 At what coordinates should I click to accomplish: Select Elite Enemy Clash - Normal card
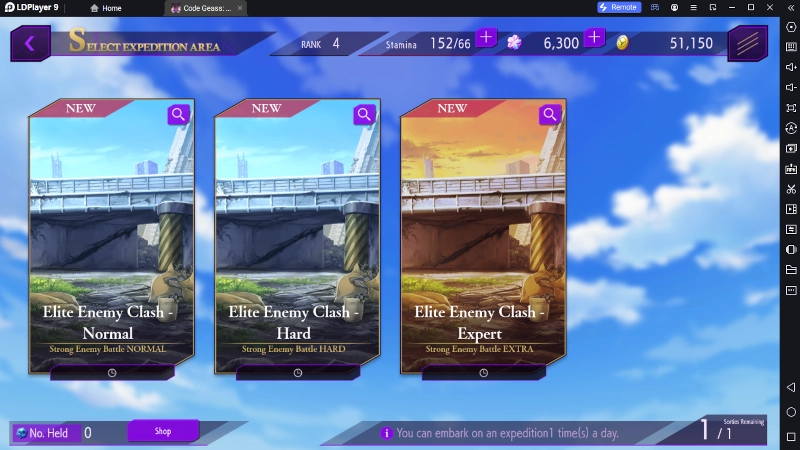(111, 240)
